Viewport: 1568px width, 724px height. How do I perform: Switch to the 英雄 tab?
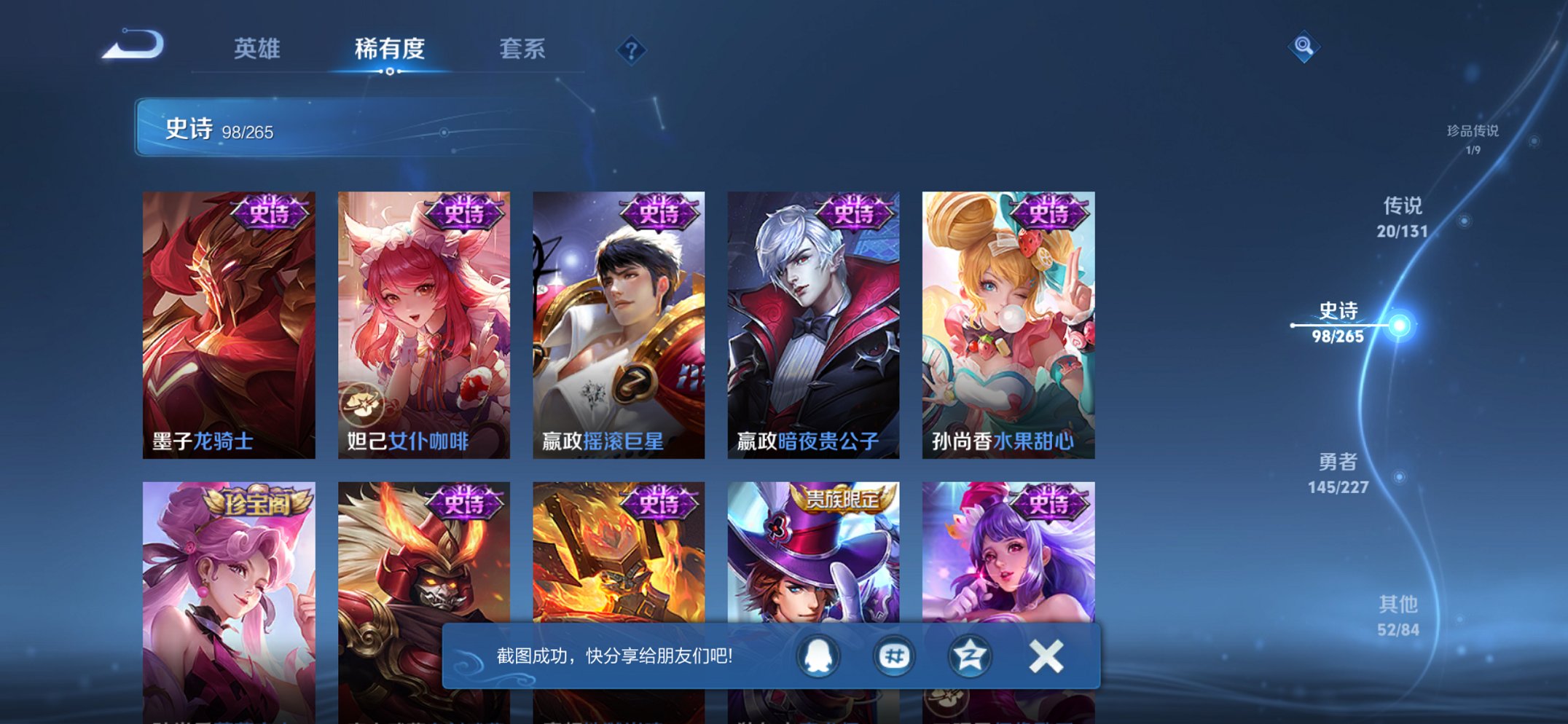point(258,50)
